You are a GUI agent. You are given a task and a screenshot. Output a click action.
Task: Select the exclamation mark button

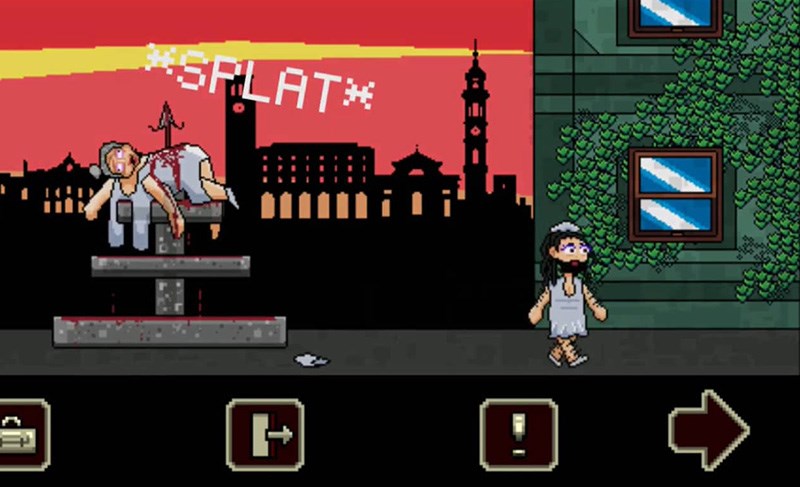pyautogui.click(x=518, y=434)
